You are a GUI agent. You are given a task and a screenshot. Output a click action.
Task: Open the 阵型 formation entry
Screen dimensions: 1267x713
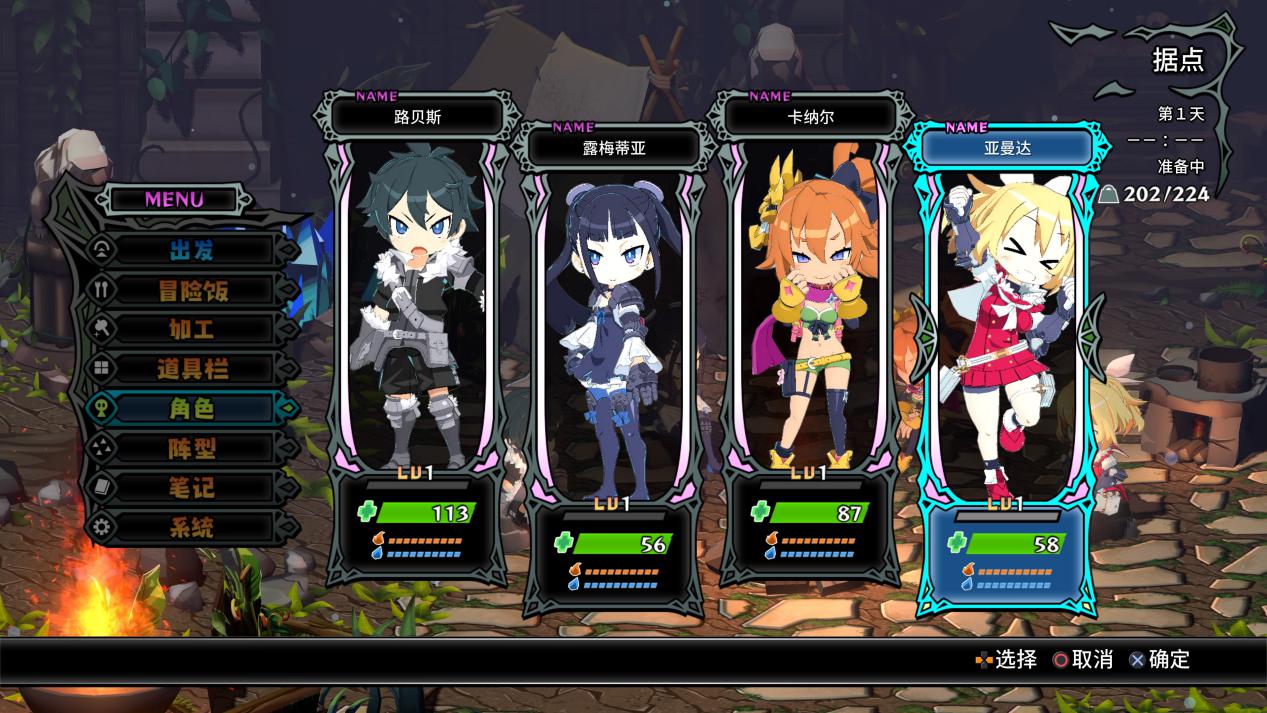point(192,448)
